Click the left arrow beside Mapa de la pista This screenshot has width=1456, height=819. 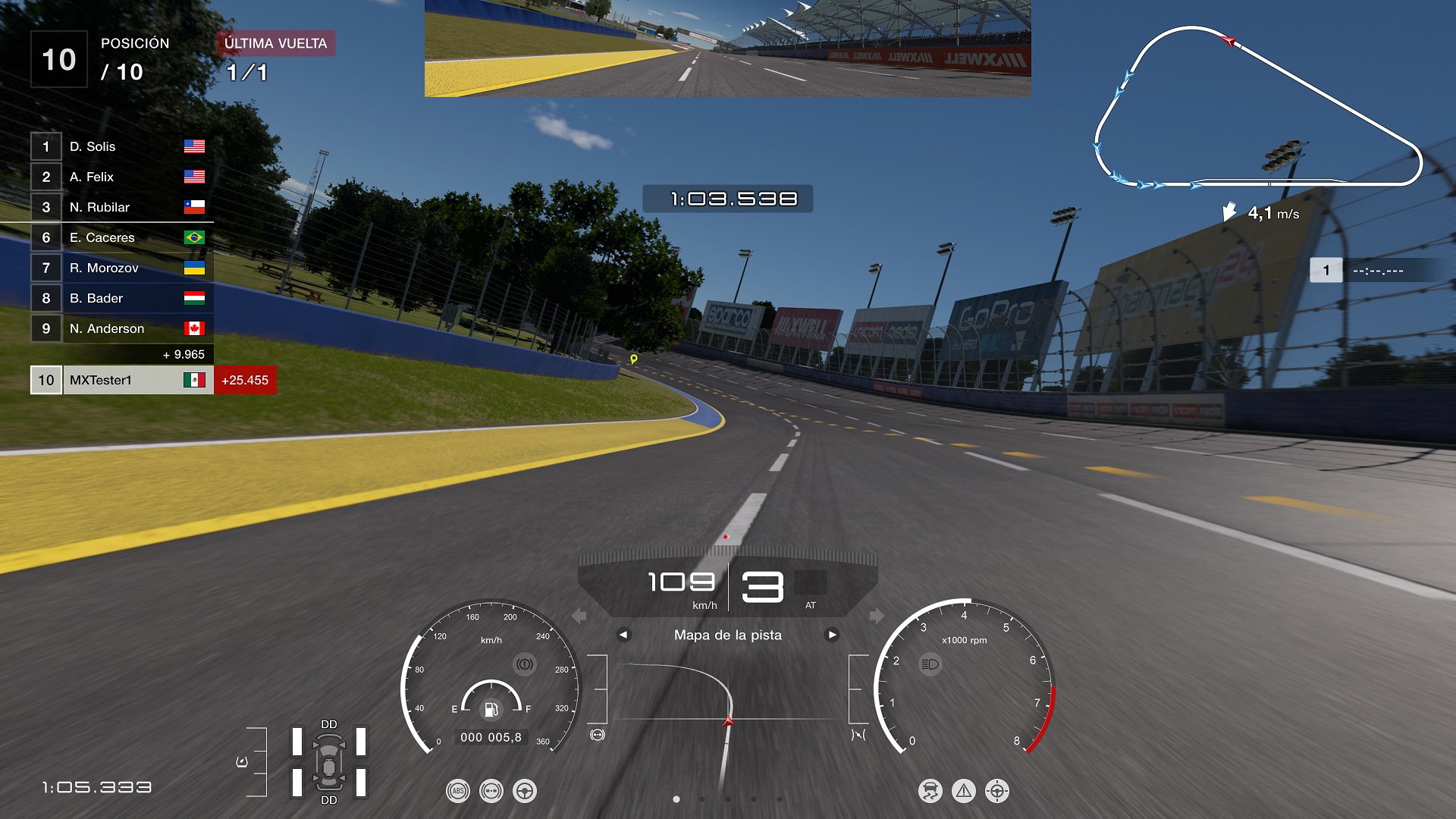click(x=625, y=635)
